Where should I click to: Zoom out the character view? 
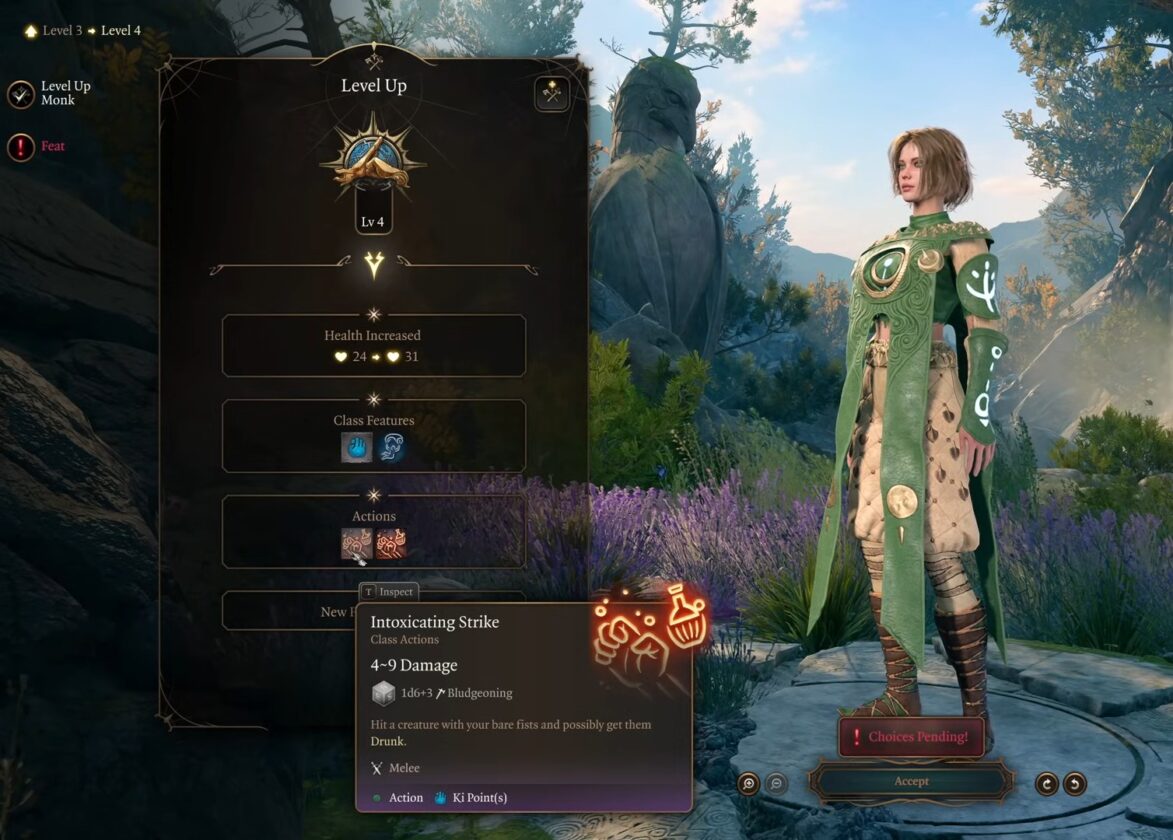click(x=776, y=783)
